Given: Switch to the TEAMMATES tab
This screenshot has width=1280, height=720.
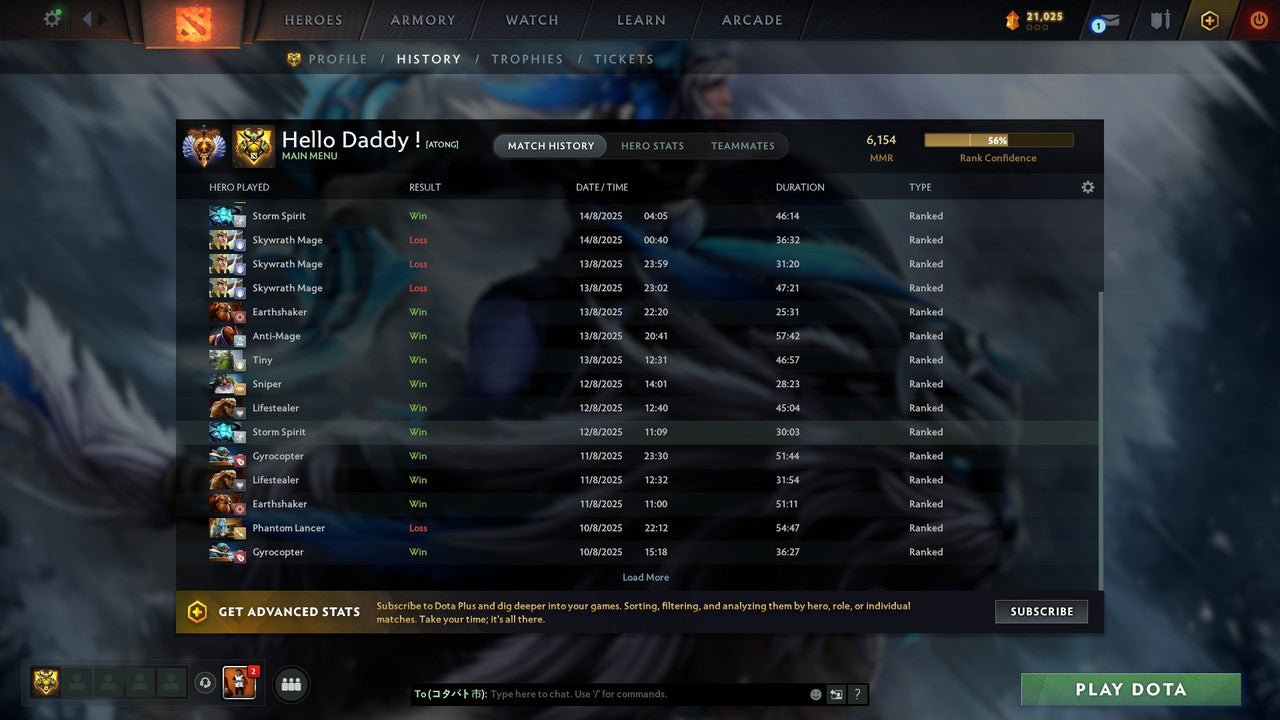Looking at the screenshot, I should 743,145.
